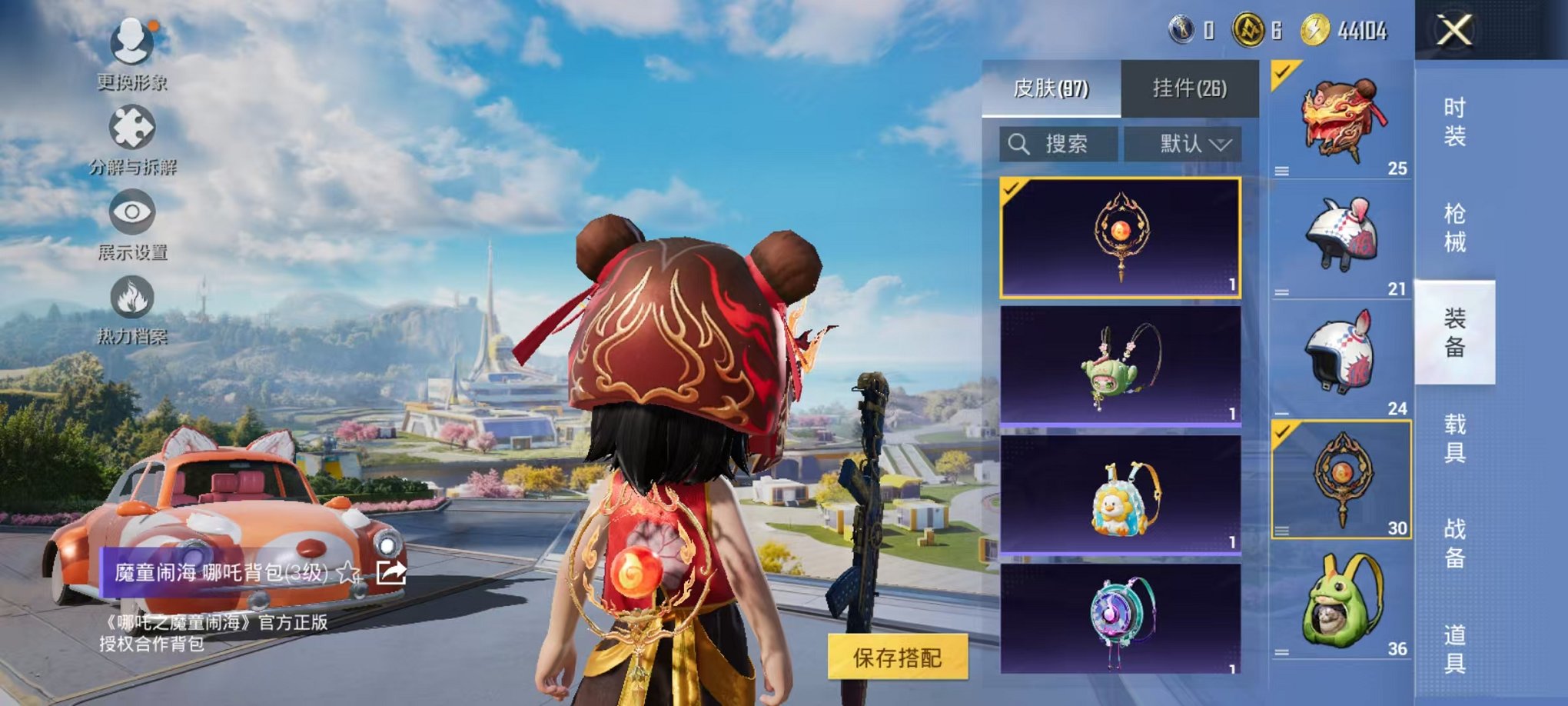
Task: Select the green frog backpack equipment slot
Action: (1342, 601)
